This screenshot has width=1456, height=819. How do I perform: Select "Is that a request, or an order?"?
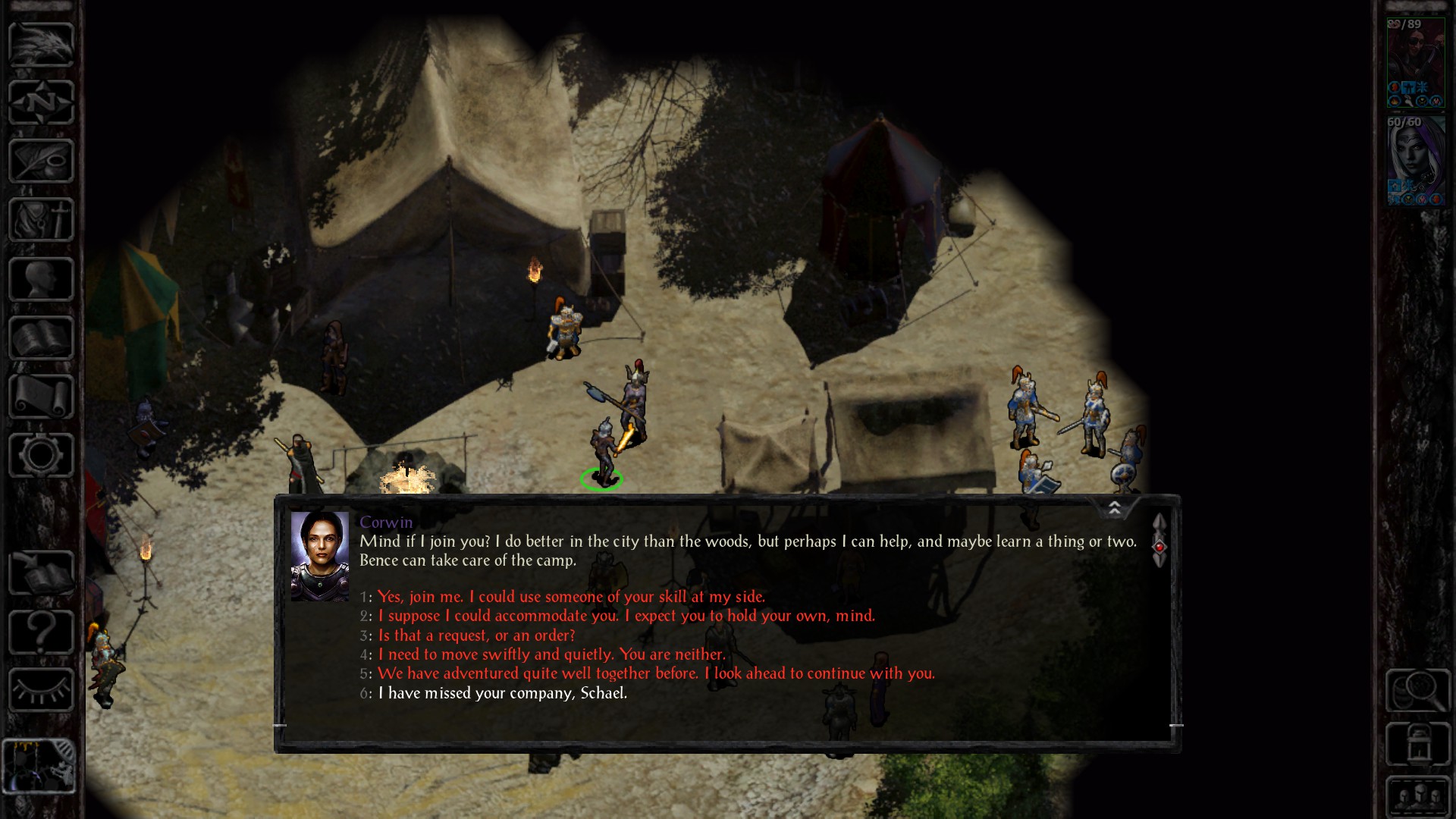[x=476, y=635]
